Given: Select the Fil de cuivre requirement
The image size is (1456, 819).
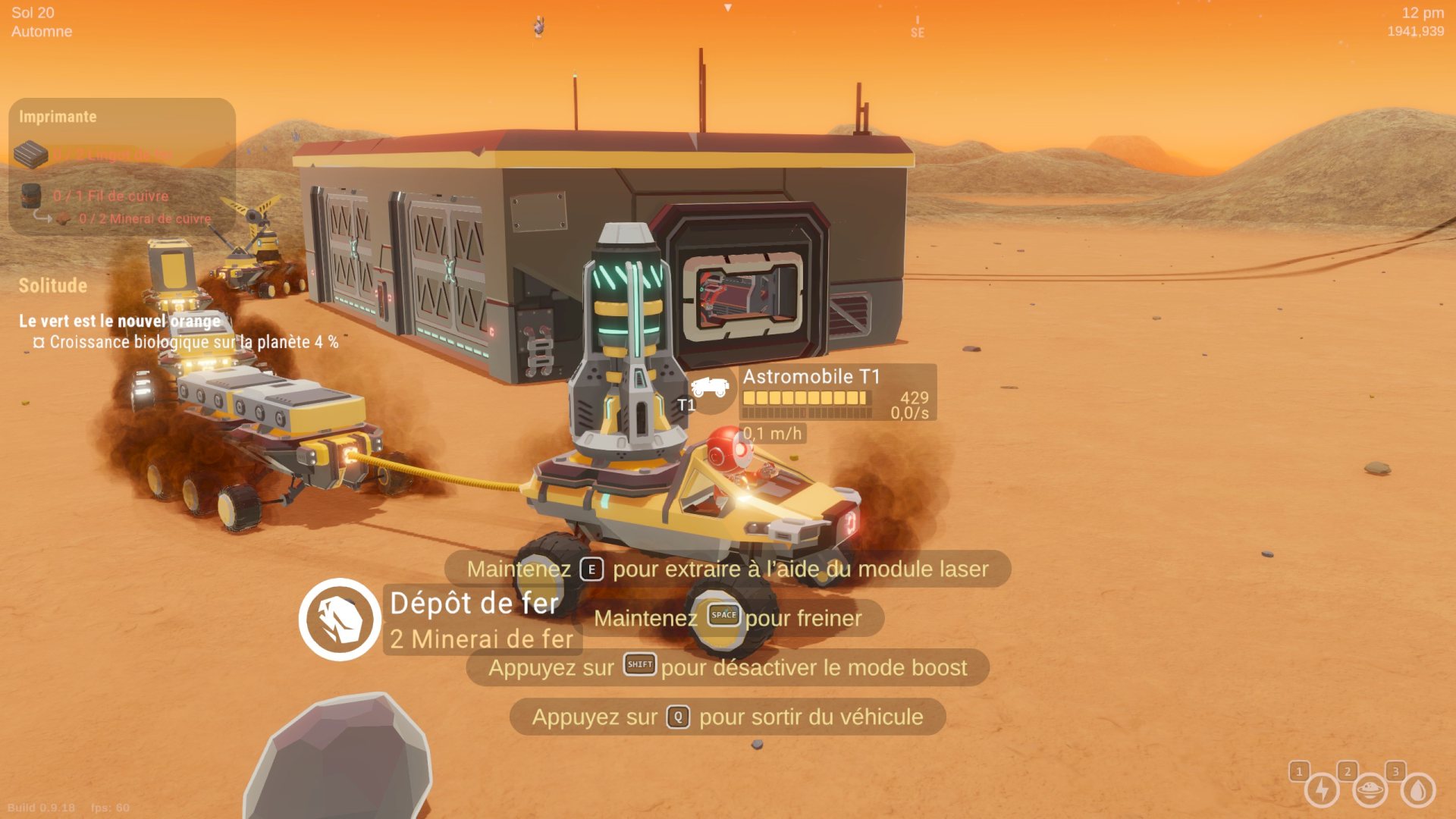Looking at the screenshot, I should click(111, 196).
